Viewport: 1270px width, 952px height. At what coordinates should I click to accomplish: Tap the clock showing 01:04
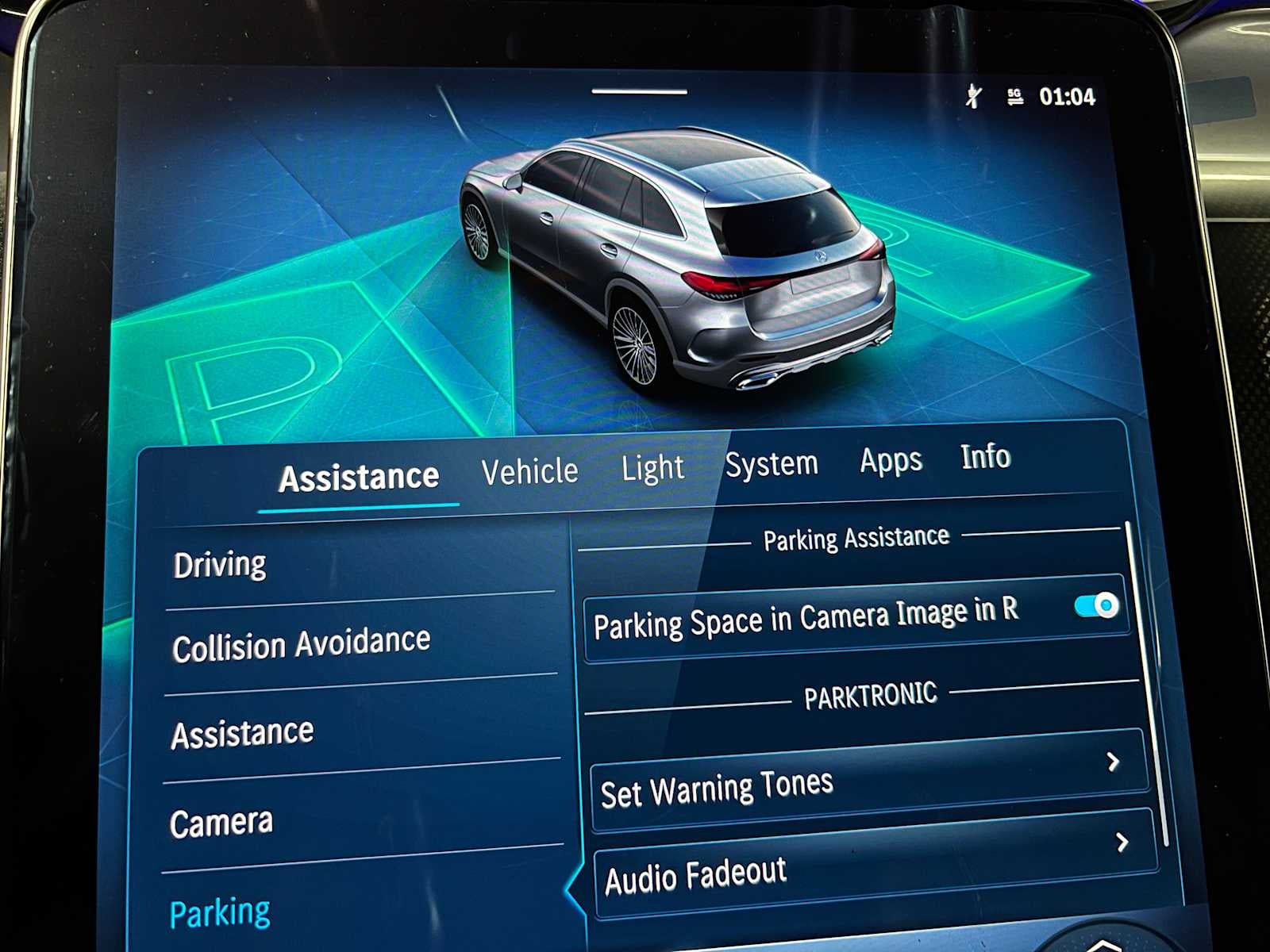tap(1068, 97)
